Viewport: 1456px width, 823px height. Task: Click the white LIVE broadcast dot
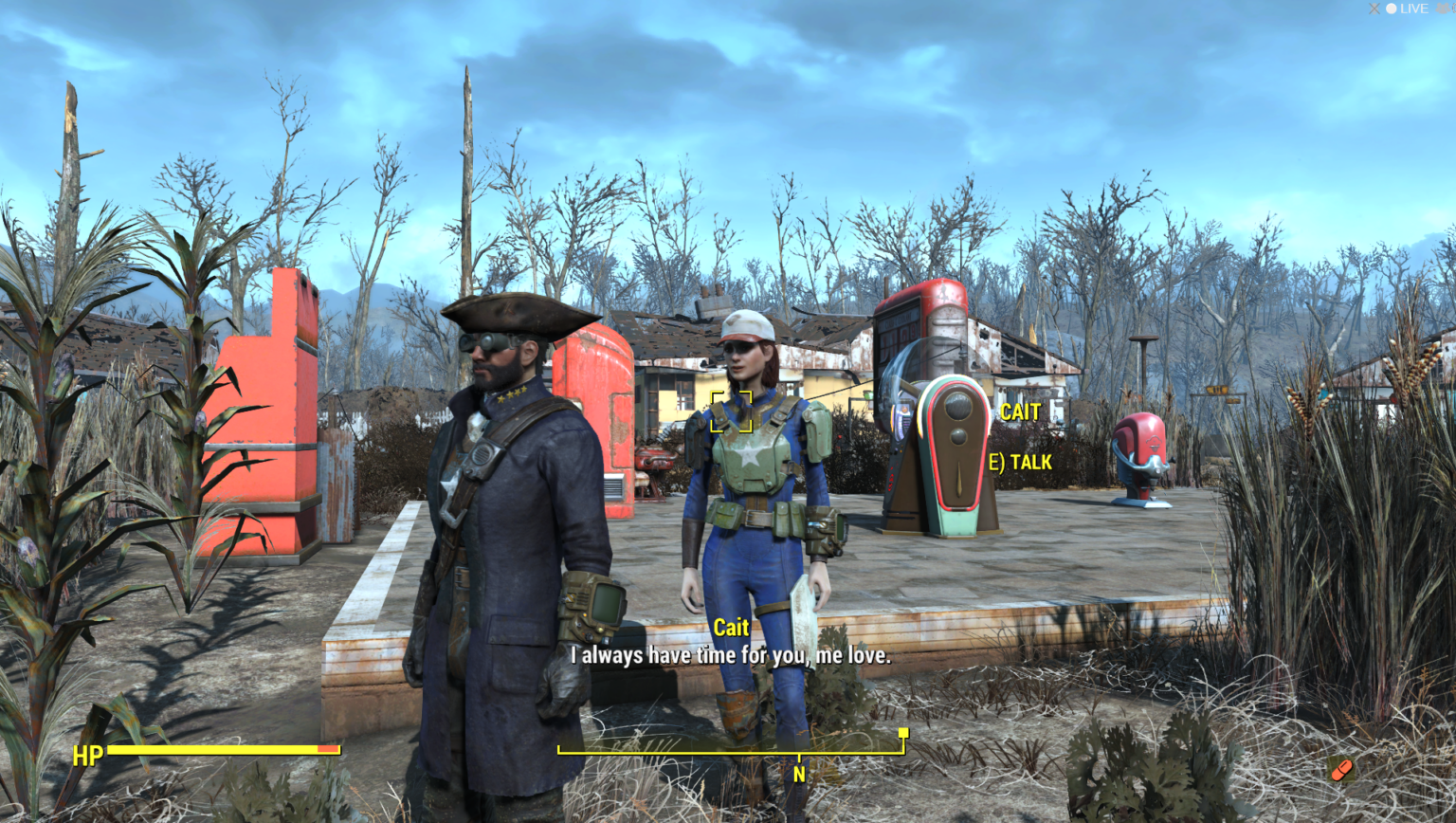point(1392,8)
